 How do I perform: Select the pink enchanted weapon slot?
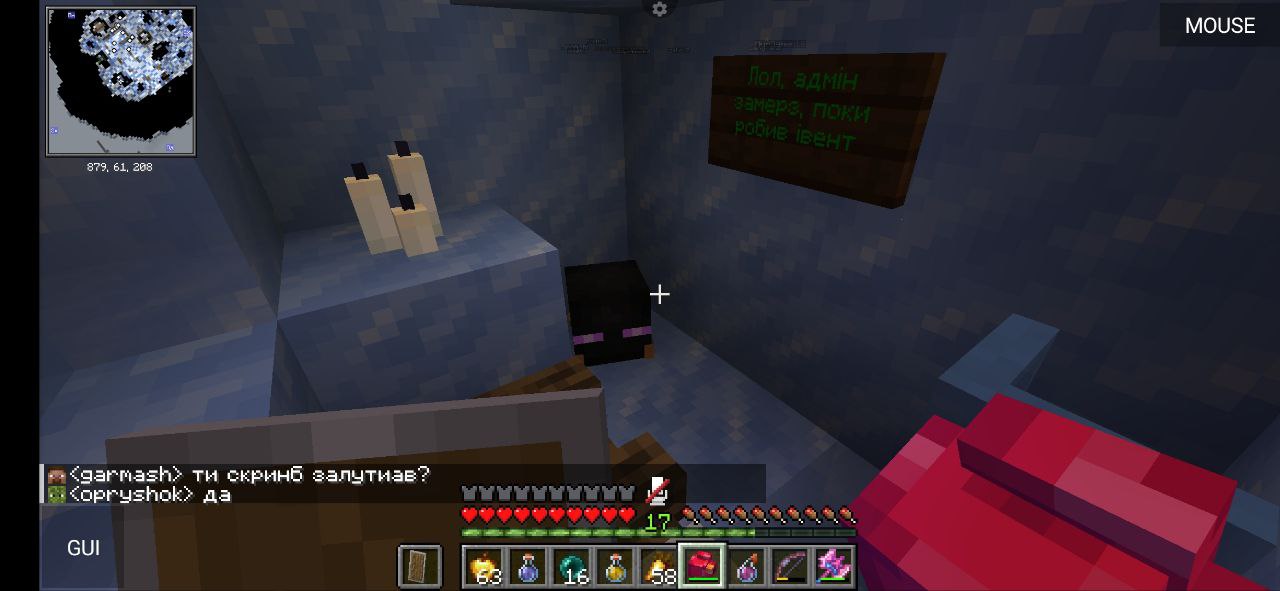point(832,567)
